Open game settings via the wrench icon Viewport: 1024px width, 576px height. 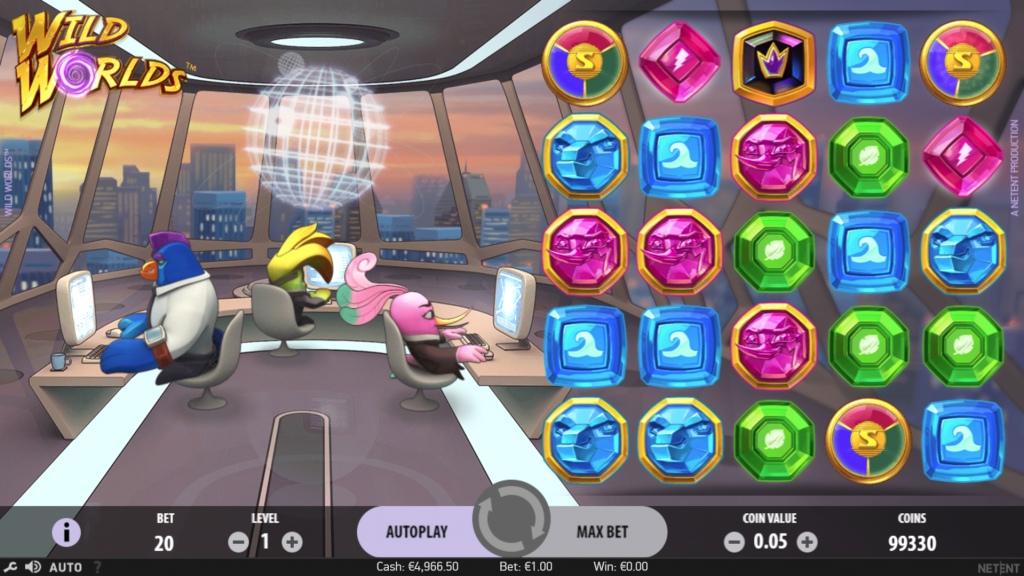click(x=9, y=567)
